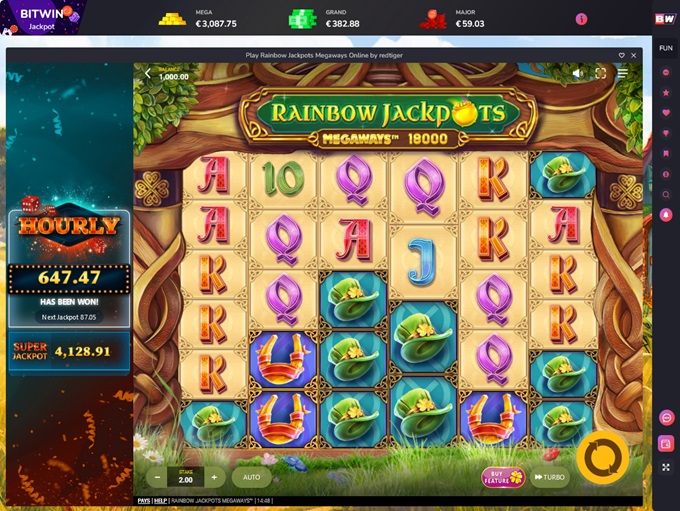Enable AUTO spin mode
The width and height of the screenshot is (680, 511).
click(251, 477)
